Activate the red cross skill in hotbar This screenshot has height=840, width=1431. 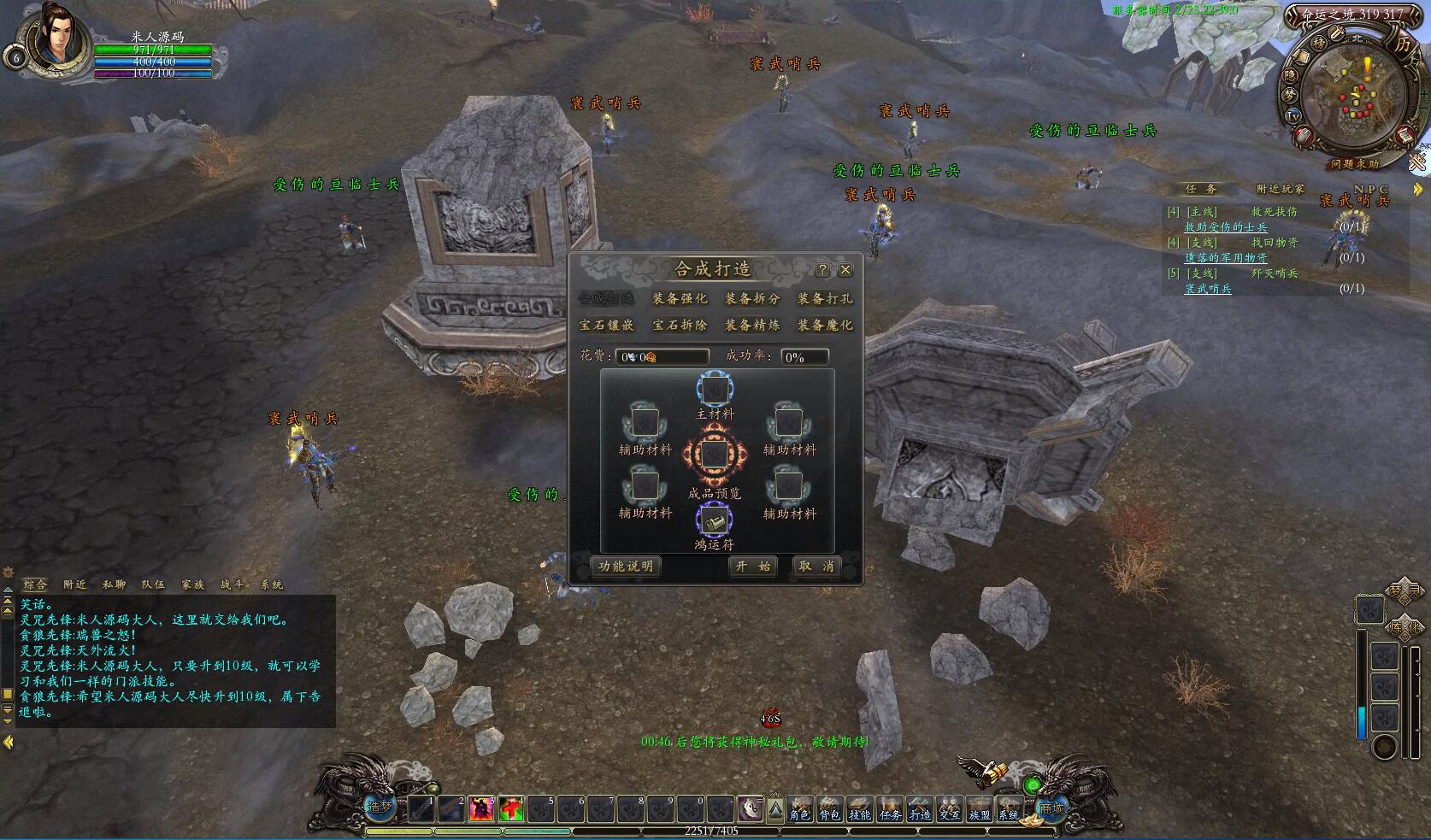pos(511,808)
